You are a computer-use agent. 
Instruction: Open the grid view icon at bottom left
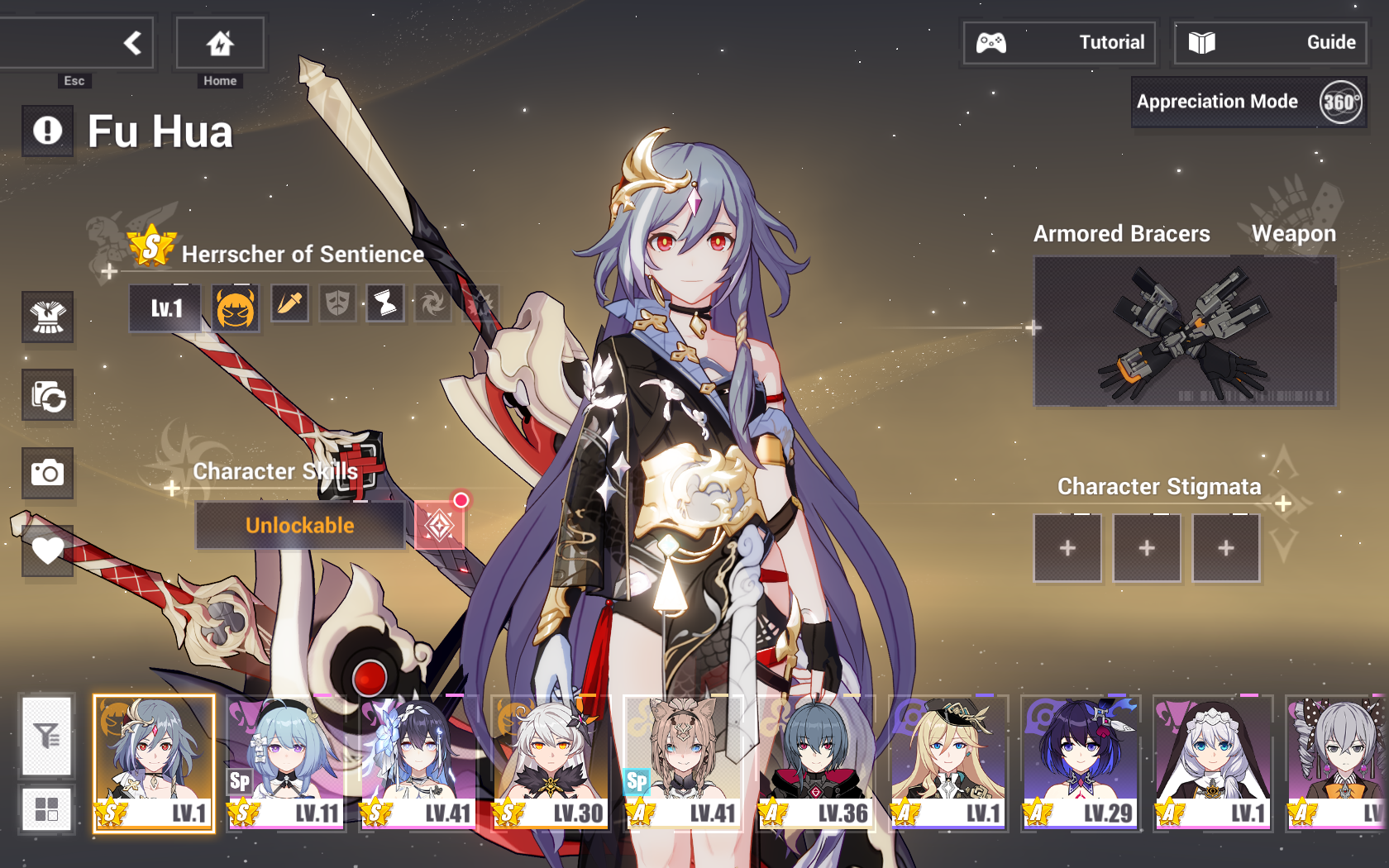(x=47, y=808)
